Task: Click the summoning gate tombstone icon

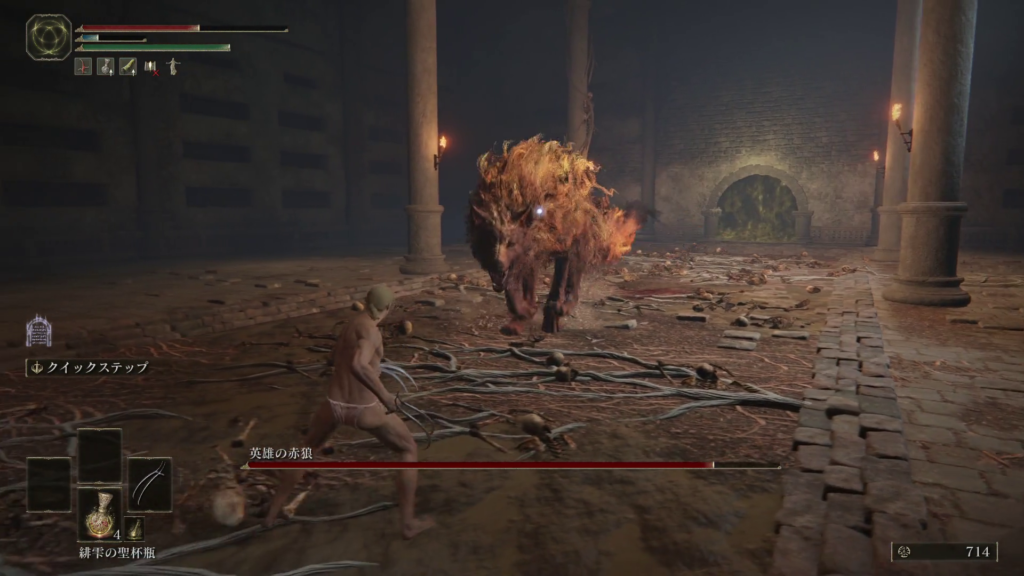Action: click(x=38, y=331)
